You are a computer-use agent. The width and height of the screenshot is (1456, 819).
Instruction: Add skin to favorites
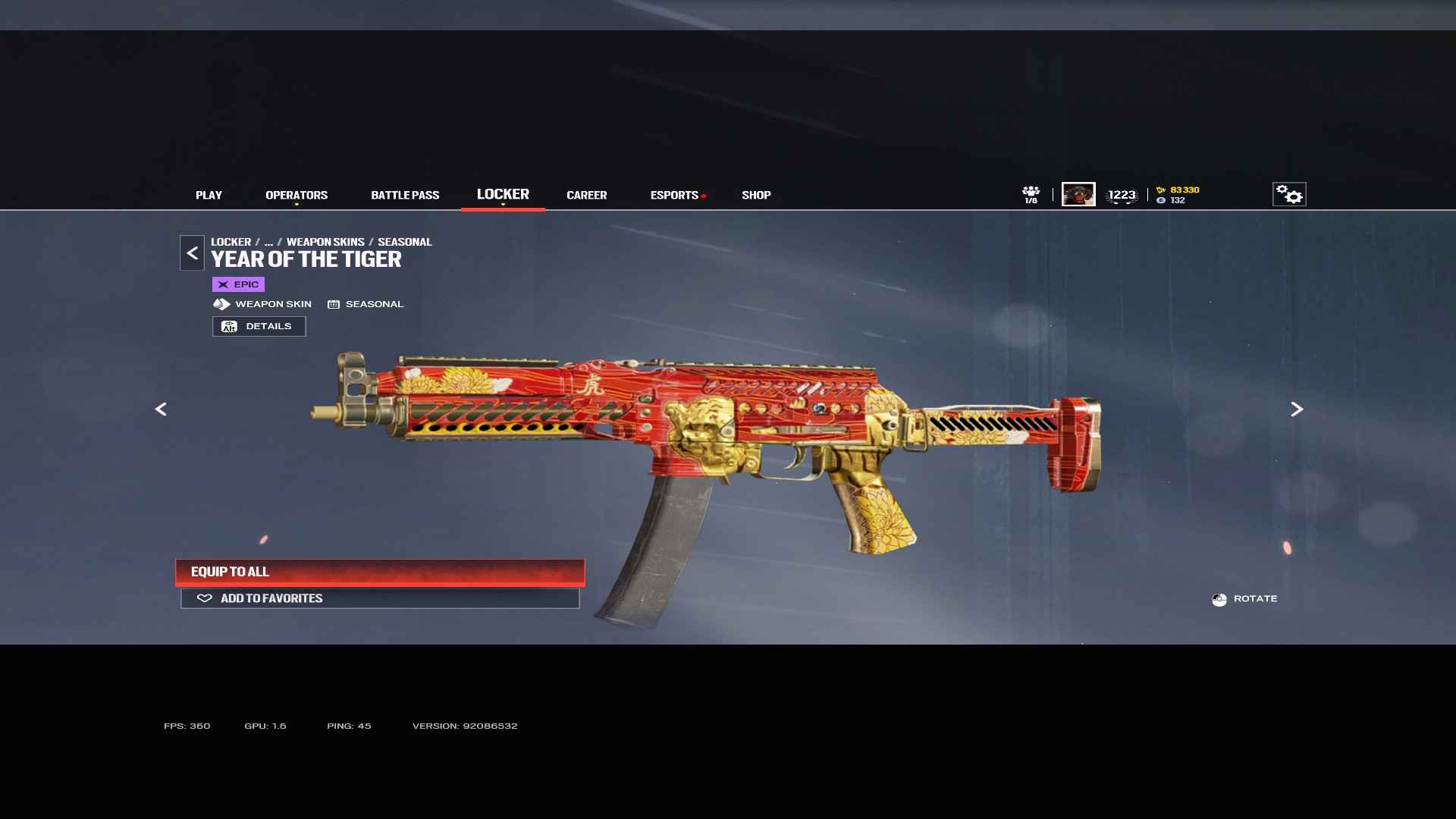coord(380,598)
